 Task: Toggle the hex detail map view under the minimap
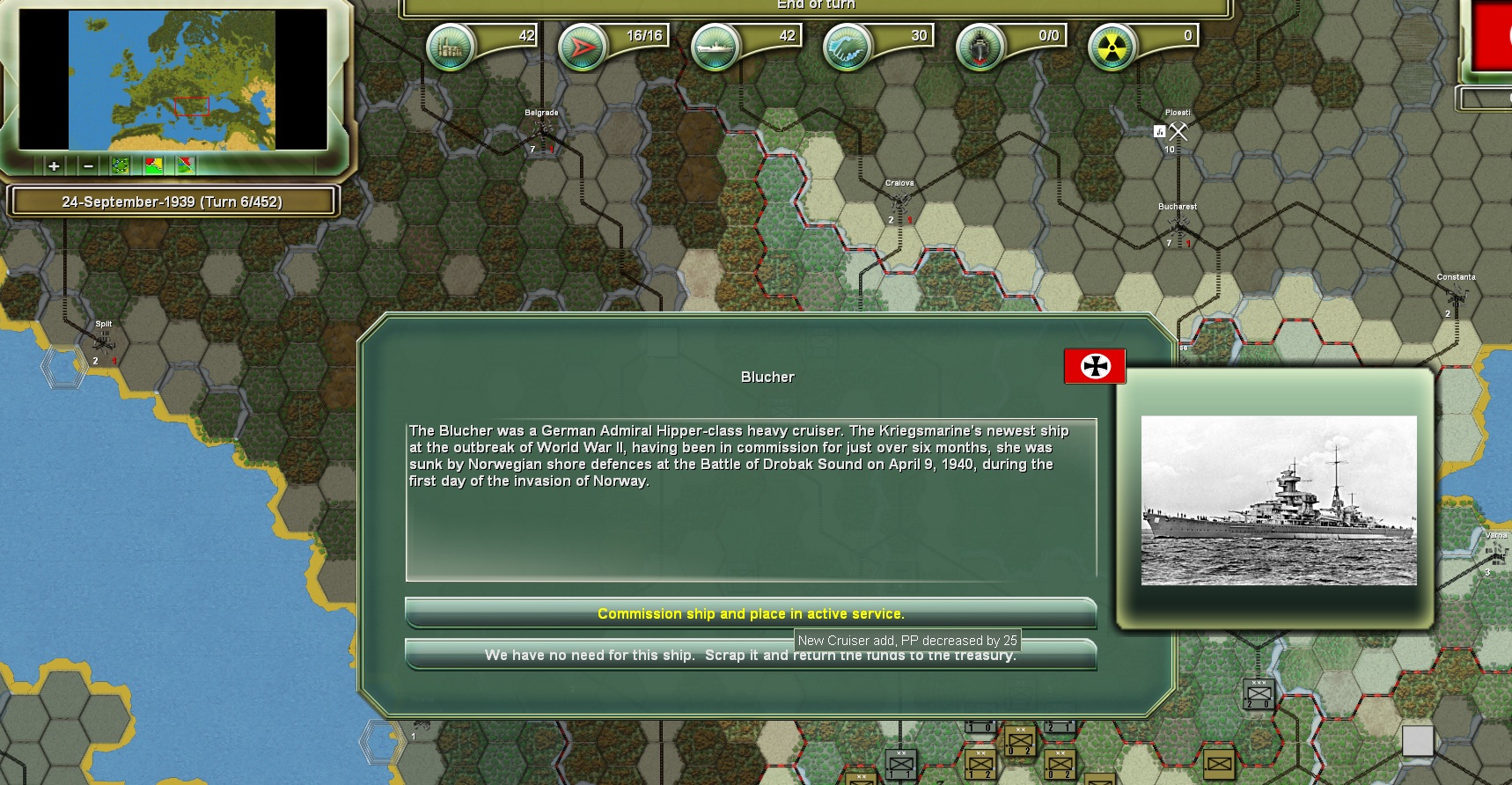(x=121, y=165)
